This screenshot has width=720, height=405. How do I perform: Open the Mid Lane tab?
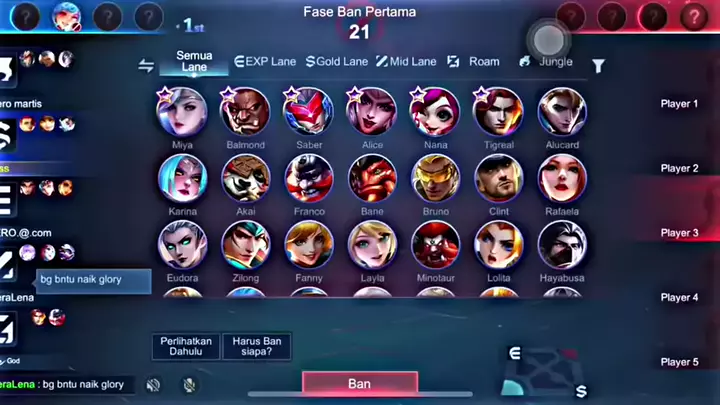click(406, 62)
